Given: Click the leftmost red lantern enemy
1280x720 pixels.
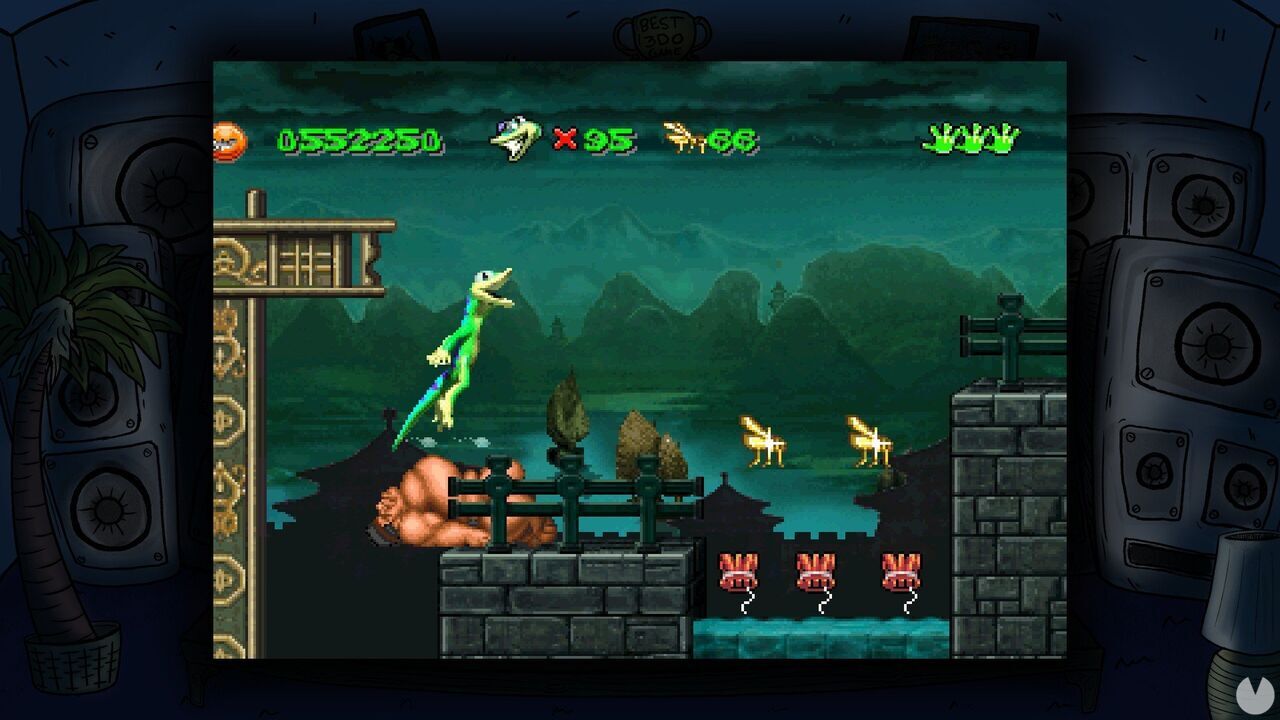Looking at the screenshot, I should pyautogui.click(x=738, y=570).
